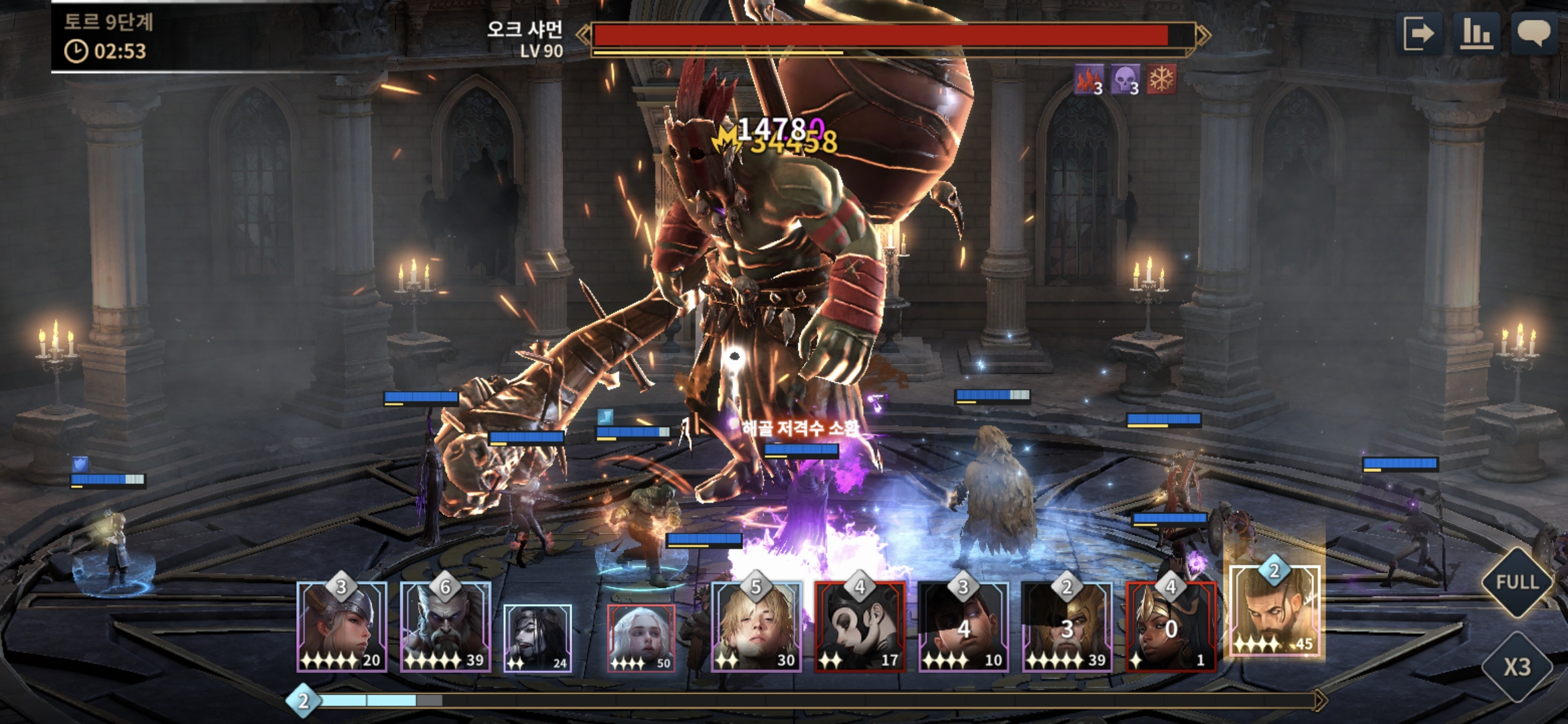Inspect the flame debuff icon on the boss
Viewport: 1568px width, 724px height.
click(x=1088, y=80)
